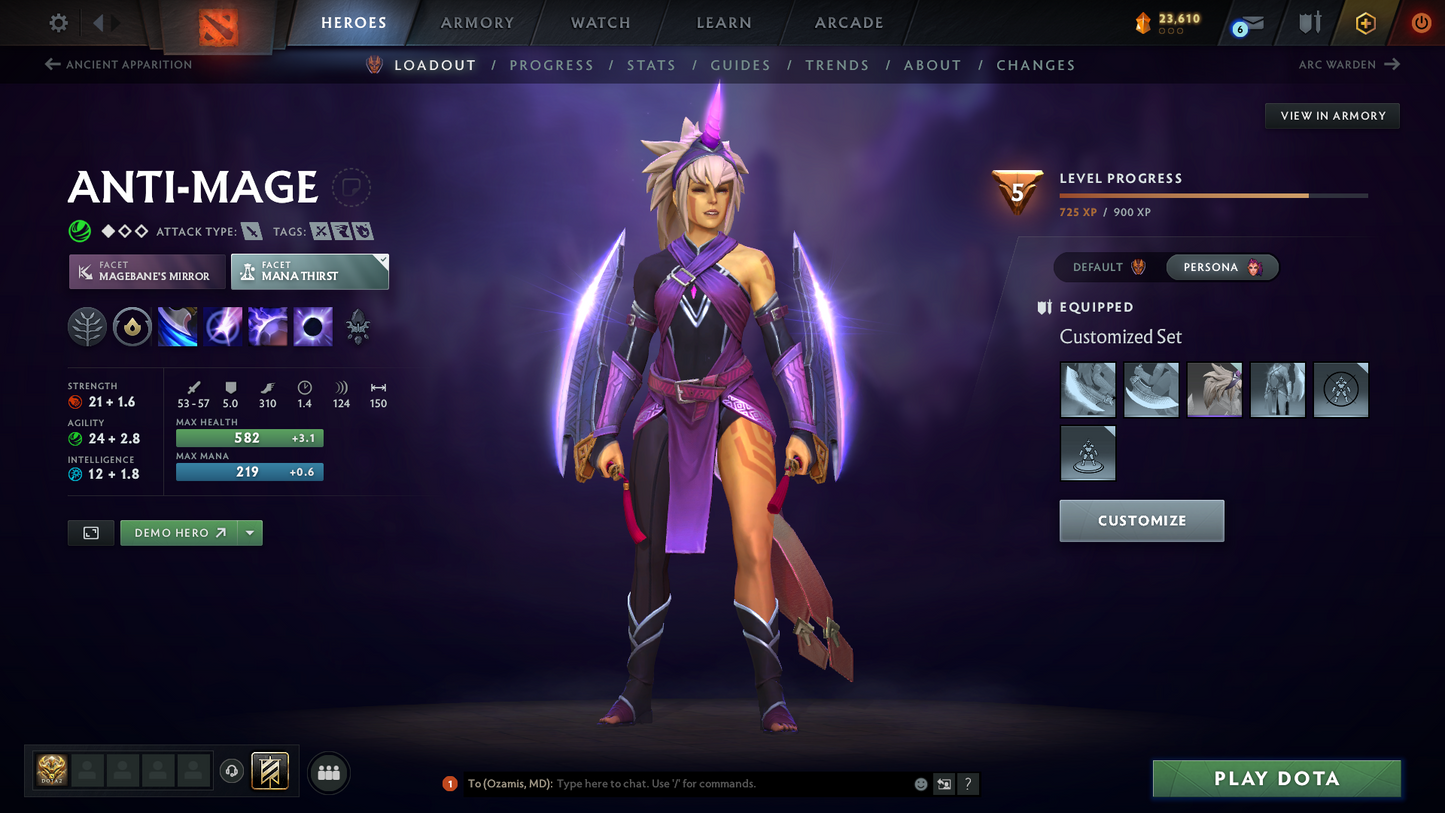Check the Level Progress XP bar
This screenshot has width=1445, height=813.
pyautogui.click(x=1212, y=195)
